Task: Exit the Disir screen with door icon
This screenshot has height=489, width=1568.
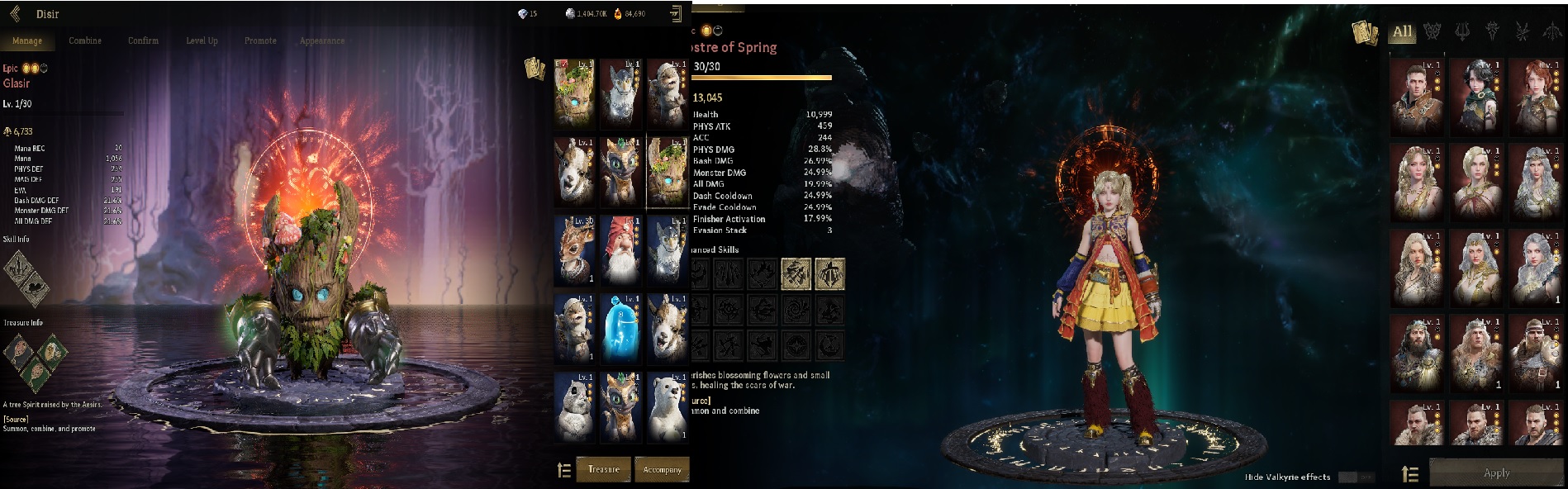Action: (x=676, y=13)
